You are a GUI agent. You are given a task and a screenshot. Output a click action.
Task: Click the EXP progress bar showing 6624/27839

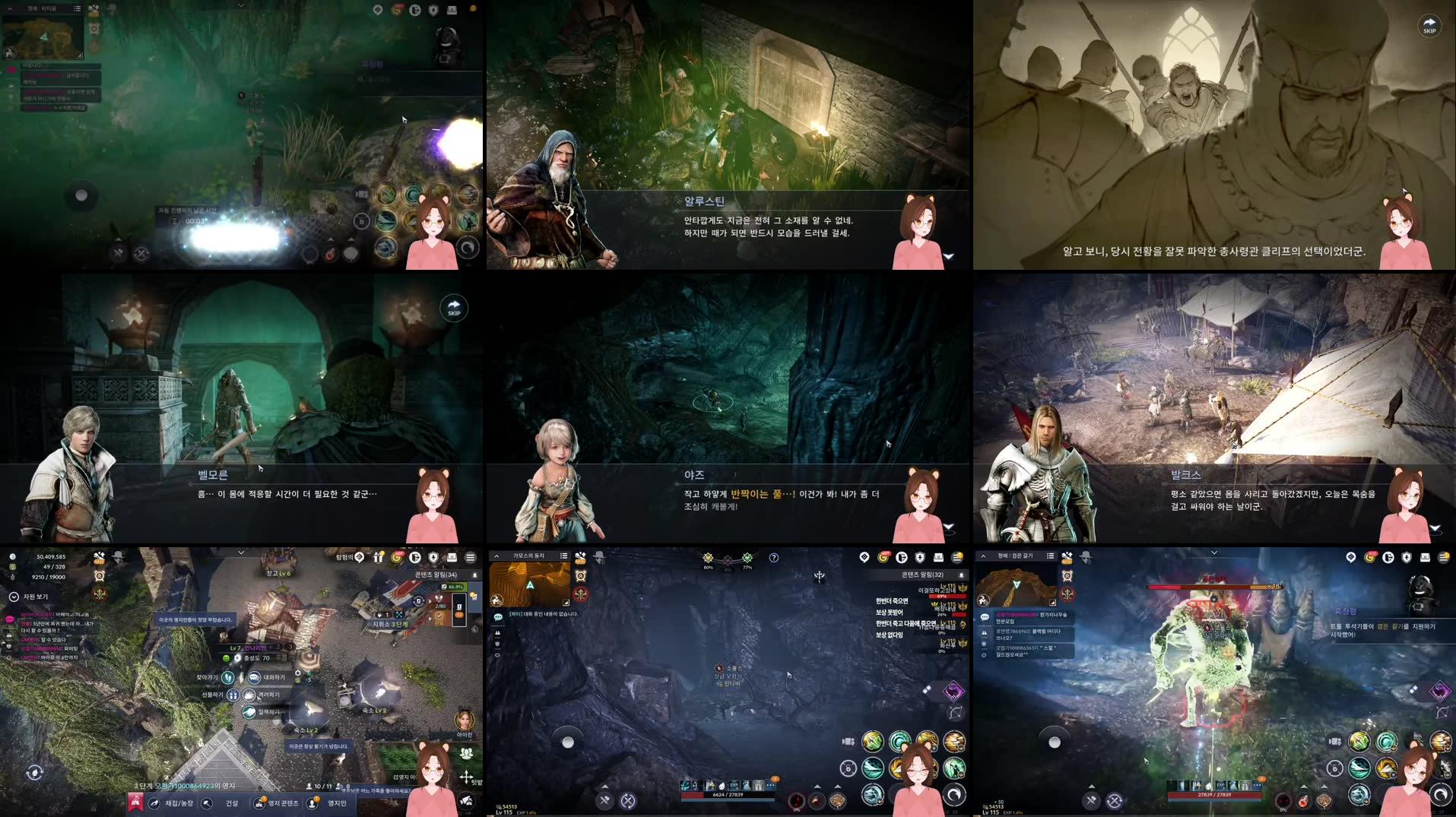coord(728,794)
